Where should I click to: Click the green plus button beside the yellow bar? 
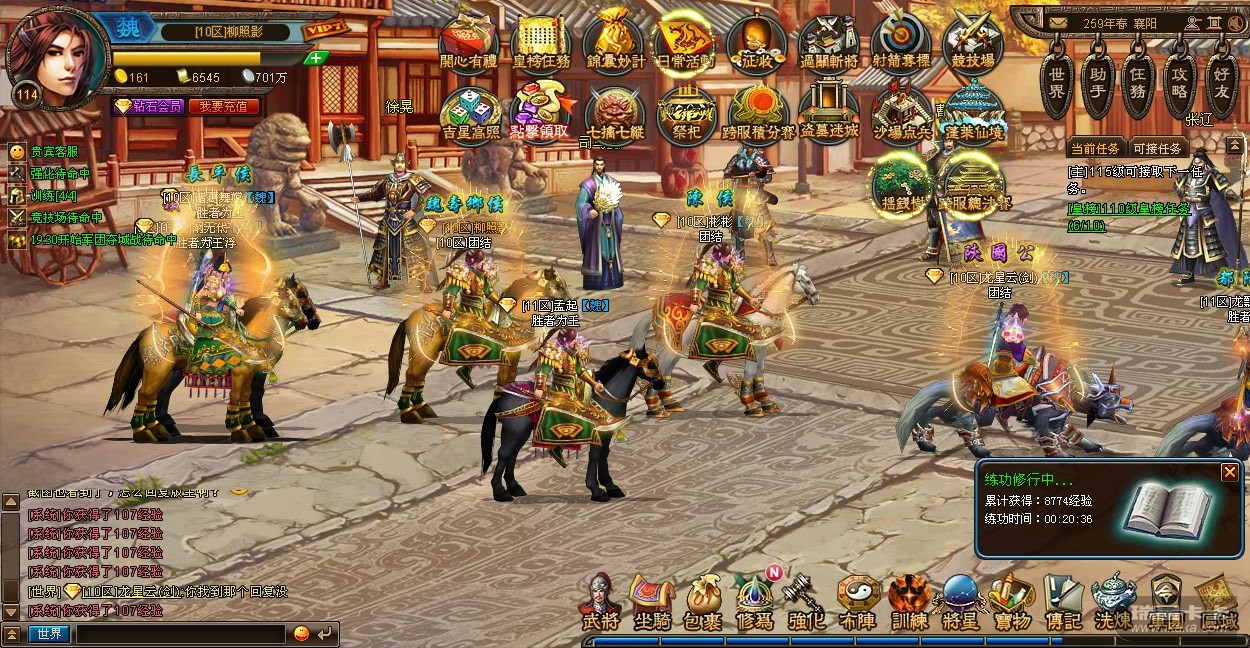pos(316,58)
